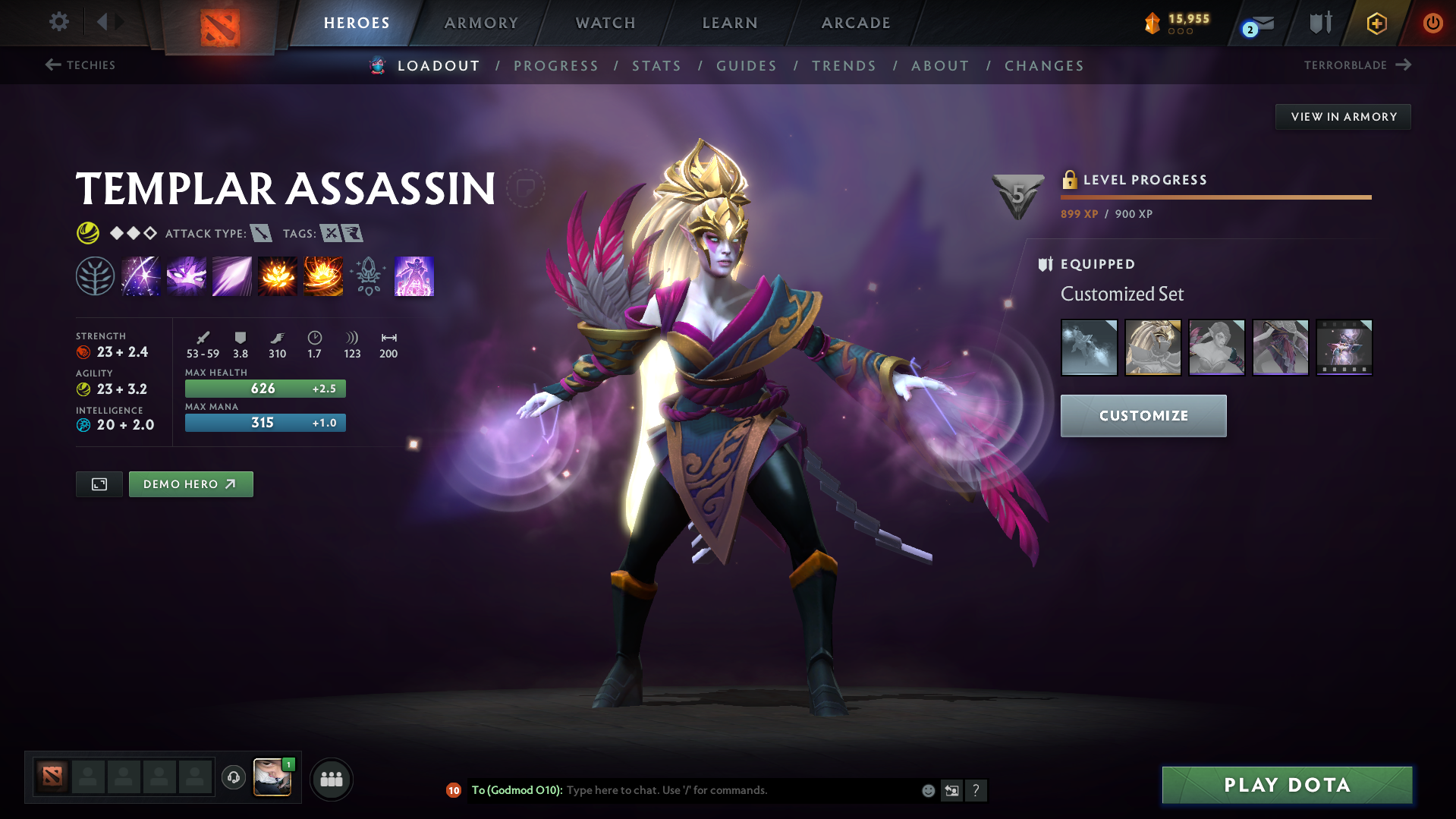Image resolution: width=1456 pixels, height=819 pixels.
Task: Click the settings gear icon
Action: click(58, 22)
